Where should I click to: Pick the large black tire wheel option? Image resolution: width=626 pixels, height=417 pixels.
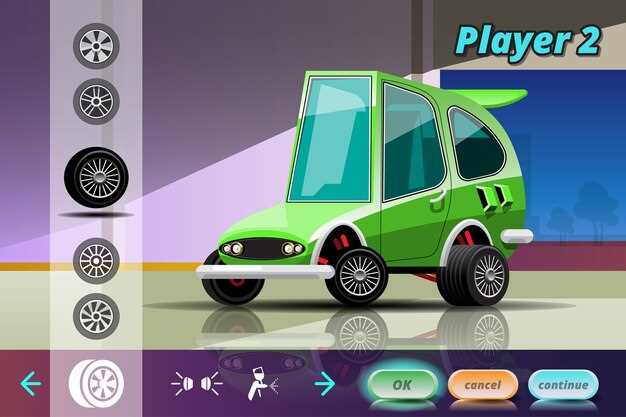[x=97, y=177]
